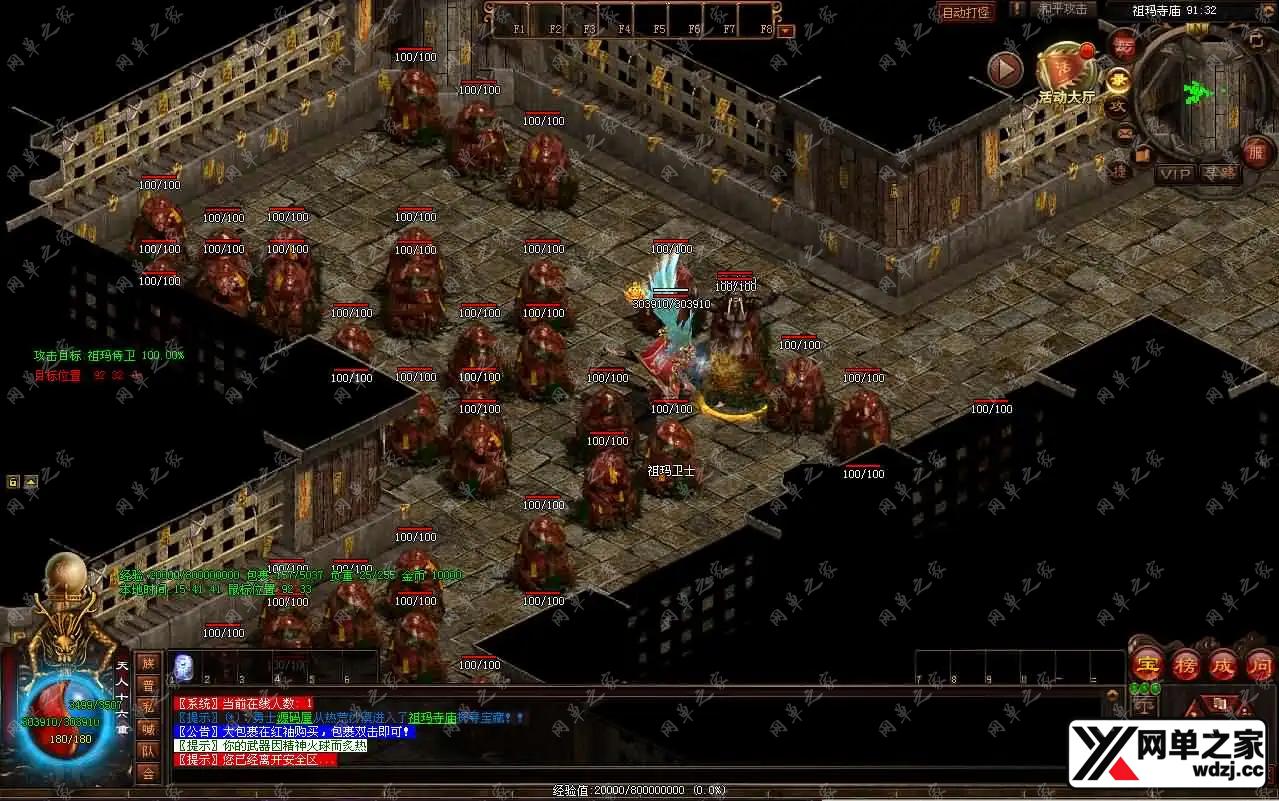
Task: Switch to the 族 chat channel tab
Action: (148, 663)
